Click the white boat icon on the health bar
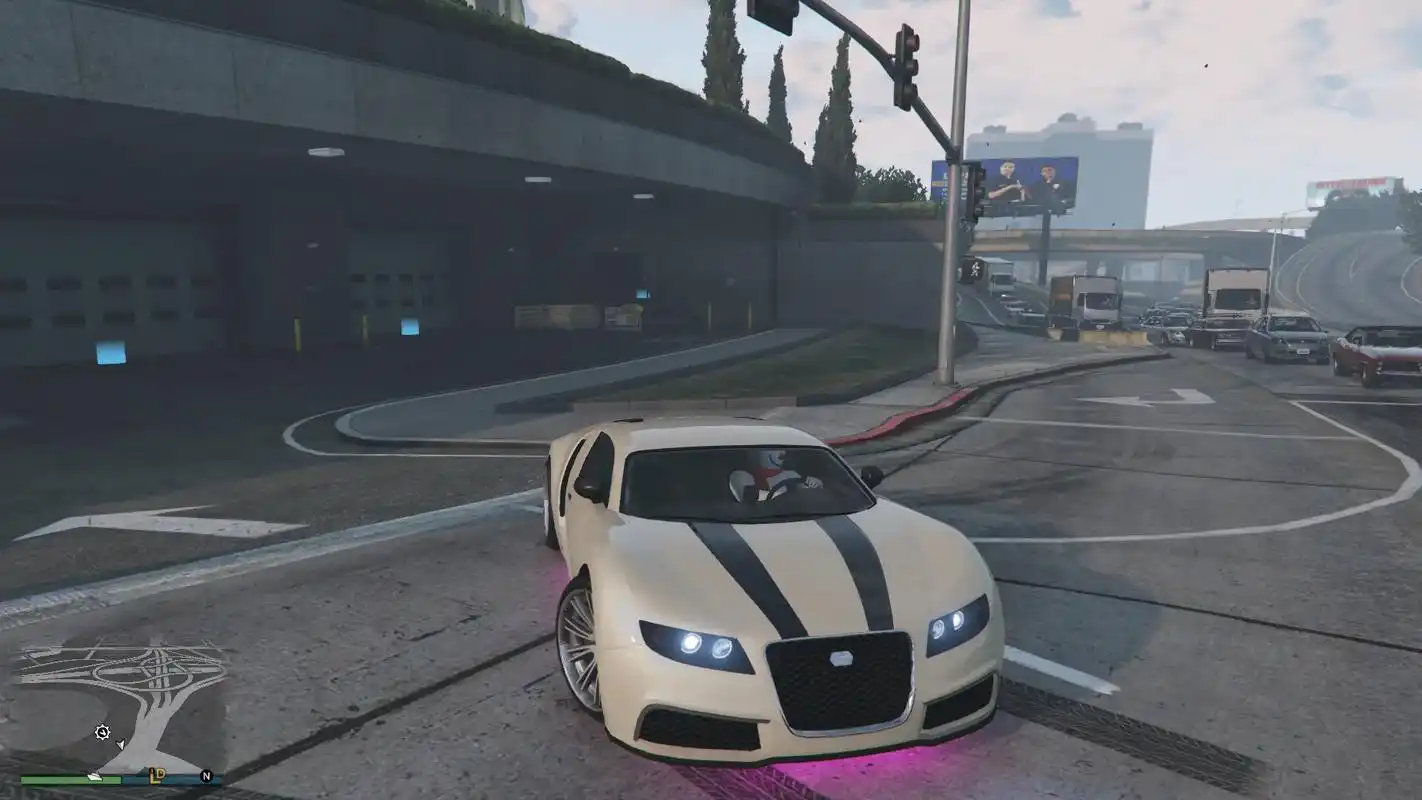The height and width of the screenshot is (800, 1422). pyautogui.click(x=94, y=777)
